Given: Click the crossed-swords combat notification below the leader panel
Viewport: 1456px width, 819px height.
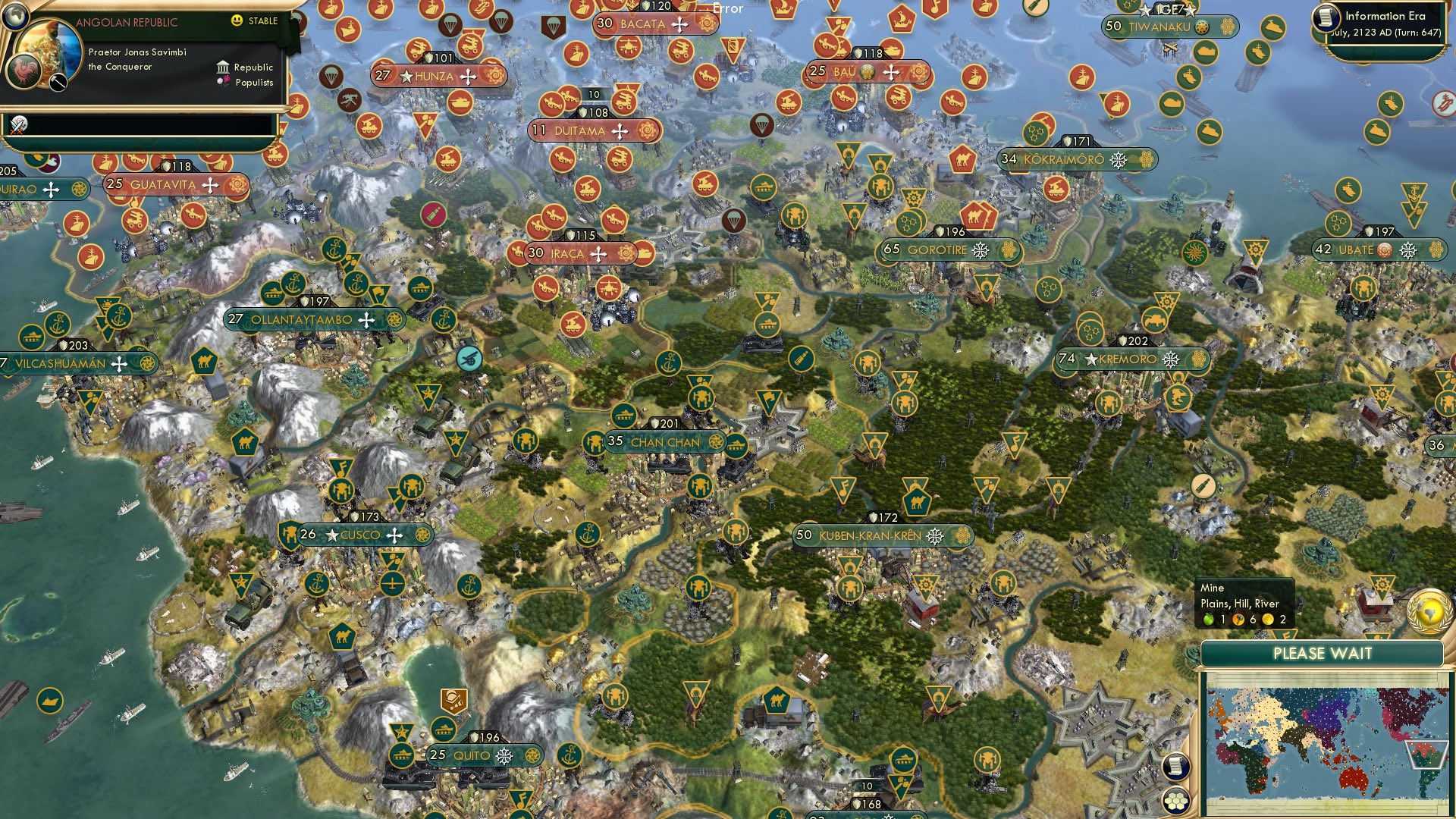Looking at the screenshot, I should click(20, 124).
